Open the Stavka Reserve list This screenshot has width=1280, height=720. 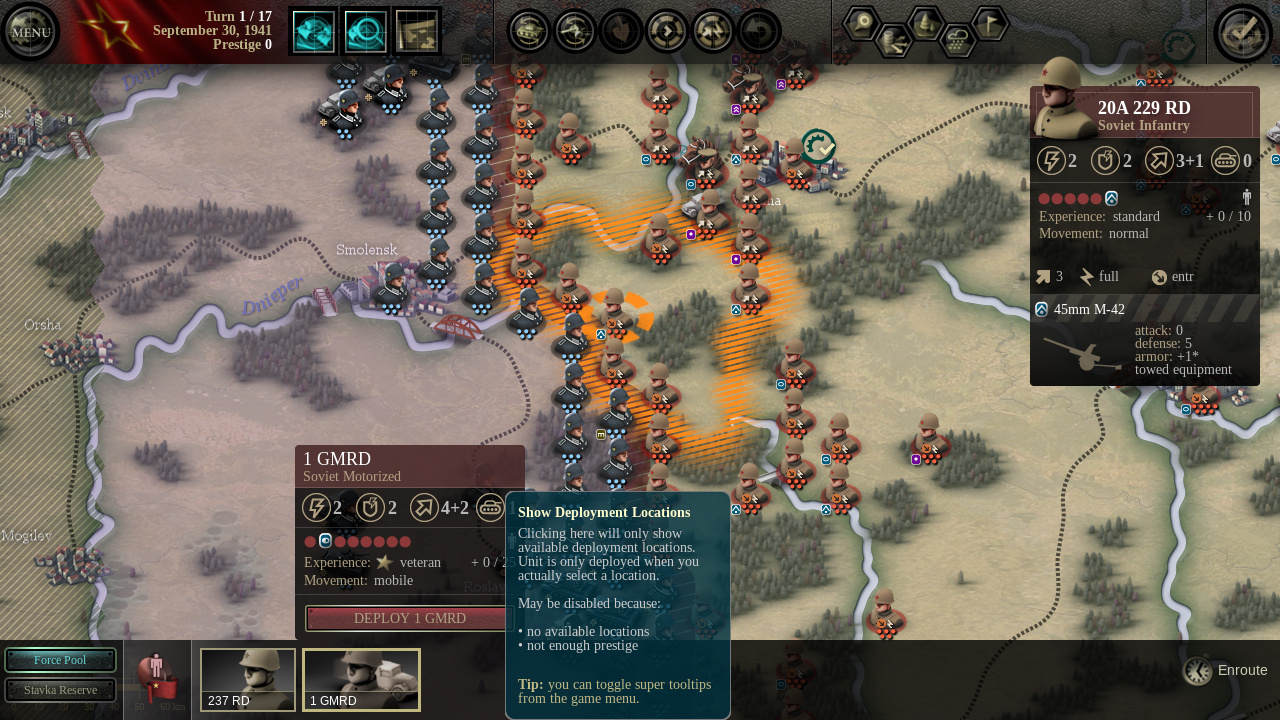(x=60, y=690)
